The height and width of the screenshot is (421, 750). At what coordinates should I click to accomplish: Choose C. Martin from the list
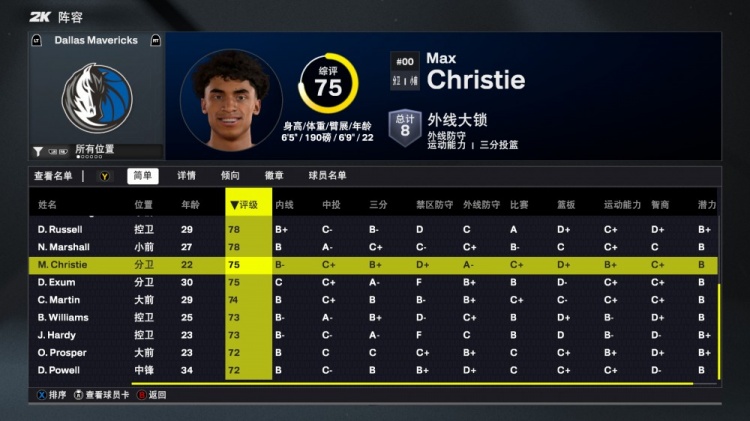click(58, 300)
